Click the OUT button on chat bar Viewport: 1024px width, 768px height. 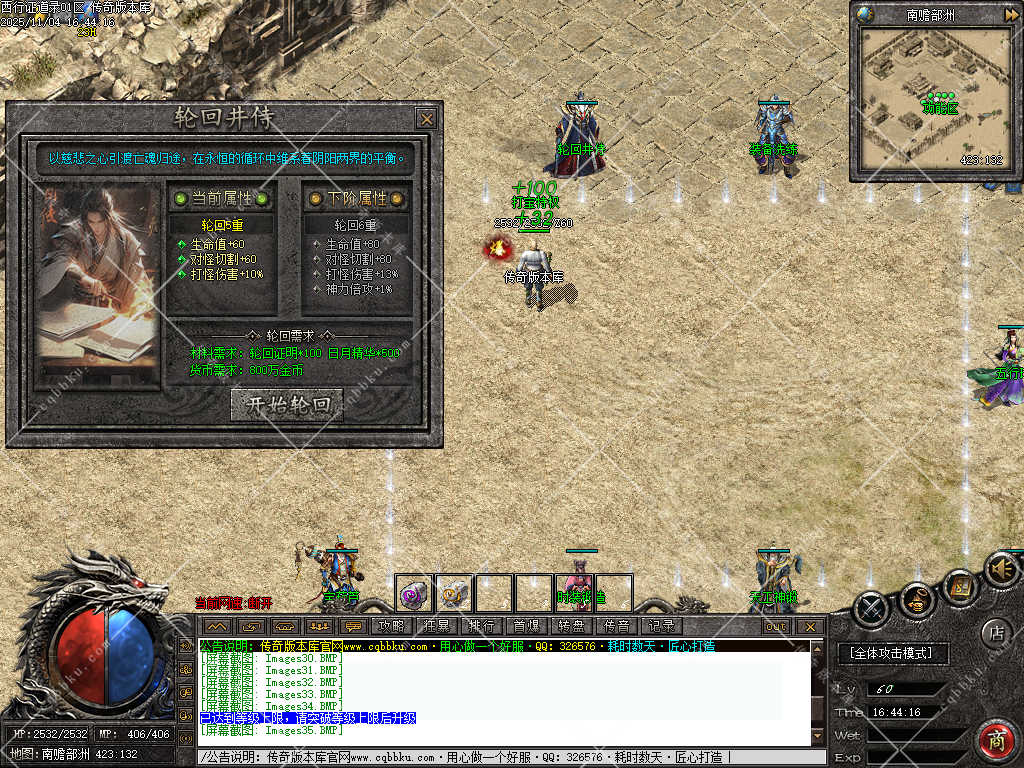776,627
